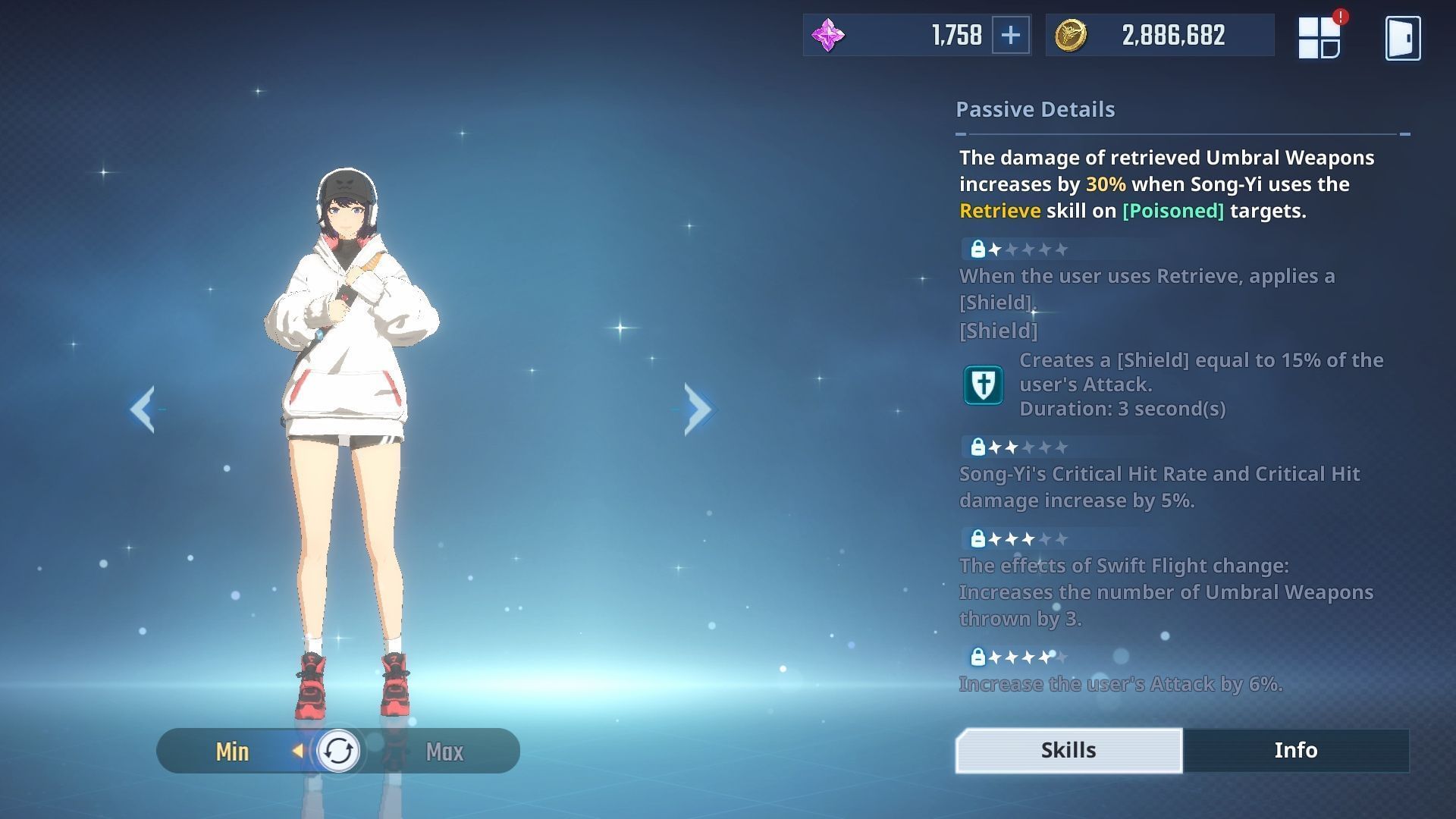Switch to the Info tab
This screenshot has height=819, width=1456.
tap(1296, 750)
